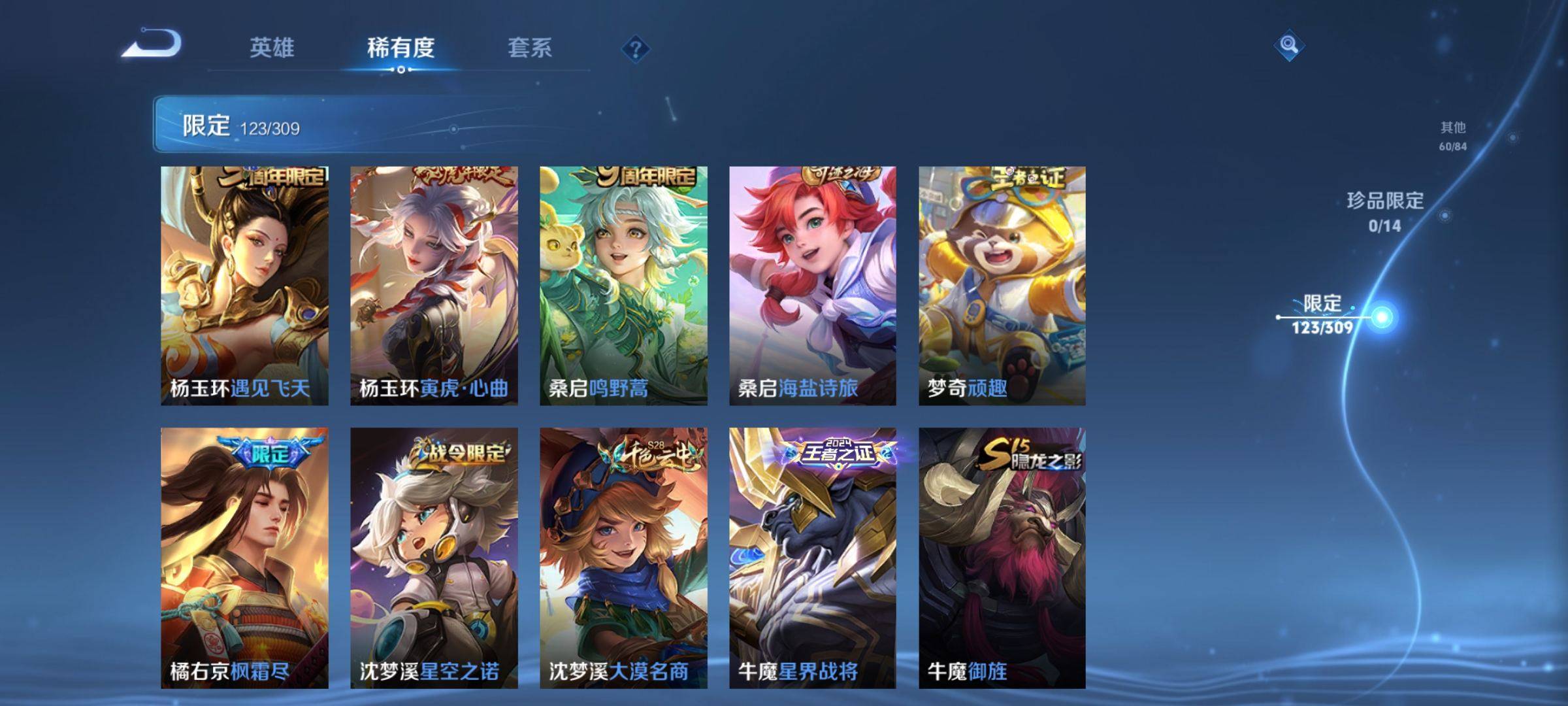This screenshot has width=1568, height=706.
Task: Select the 限定 123/309 rarity marker
Action: click(x=1323, y=314)
